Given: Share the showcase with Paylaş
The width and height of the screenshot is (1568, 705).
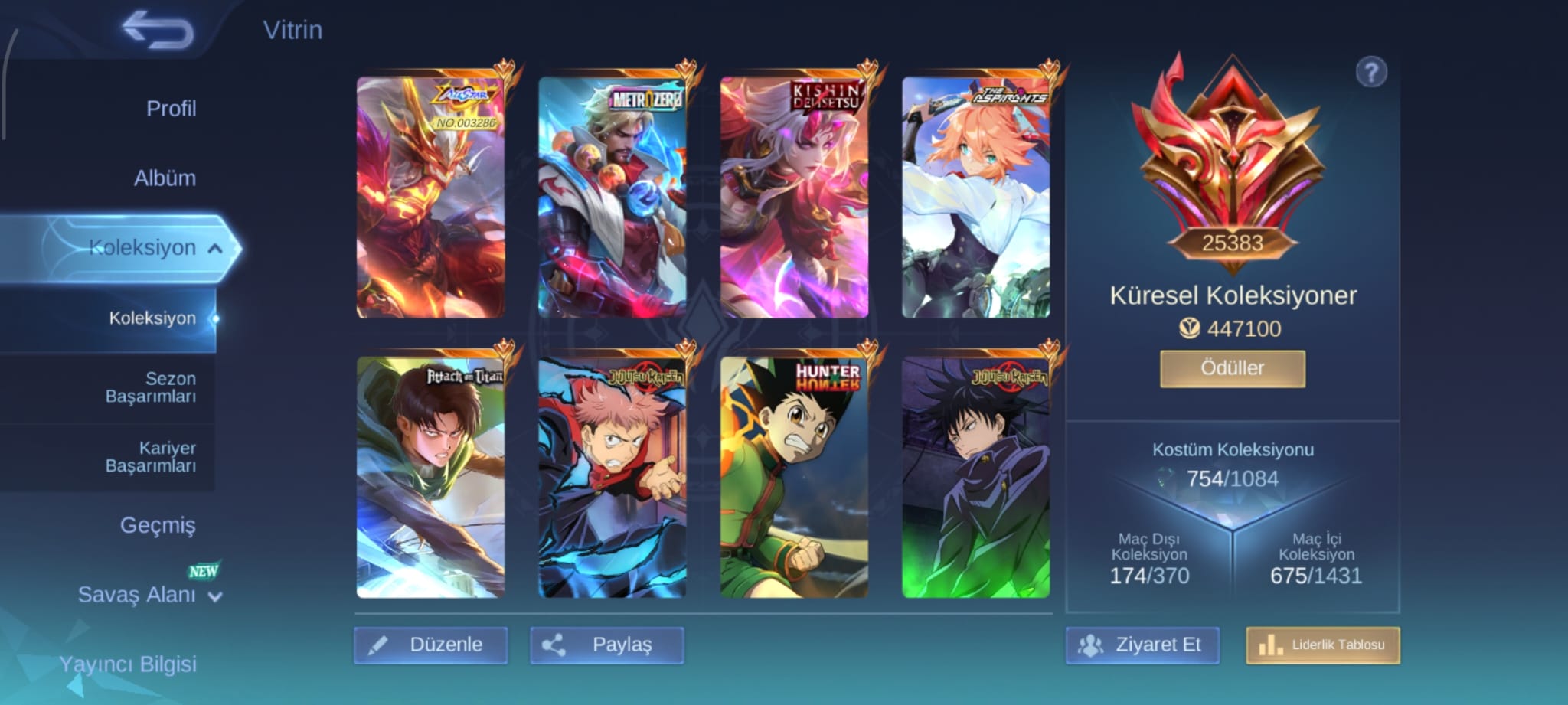Looking at the screenshot, I should coord(606,645).
